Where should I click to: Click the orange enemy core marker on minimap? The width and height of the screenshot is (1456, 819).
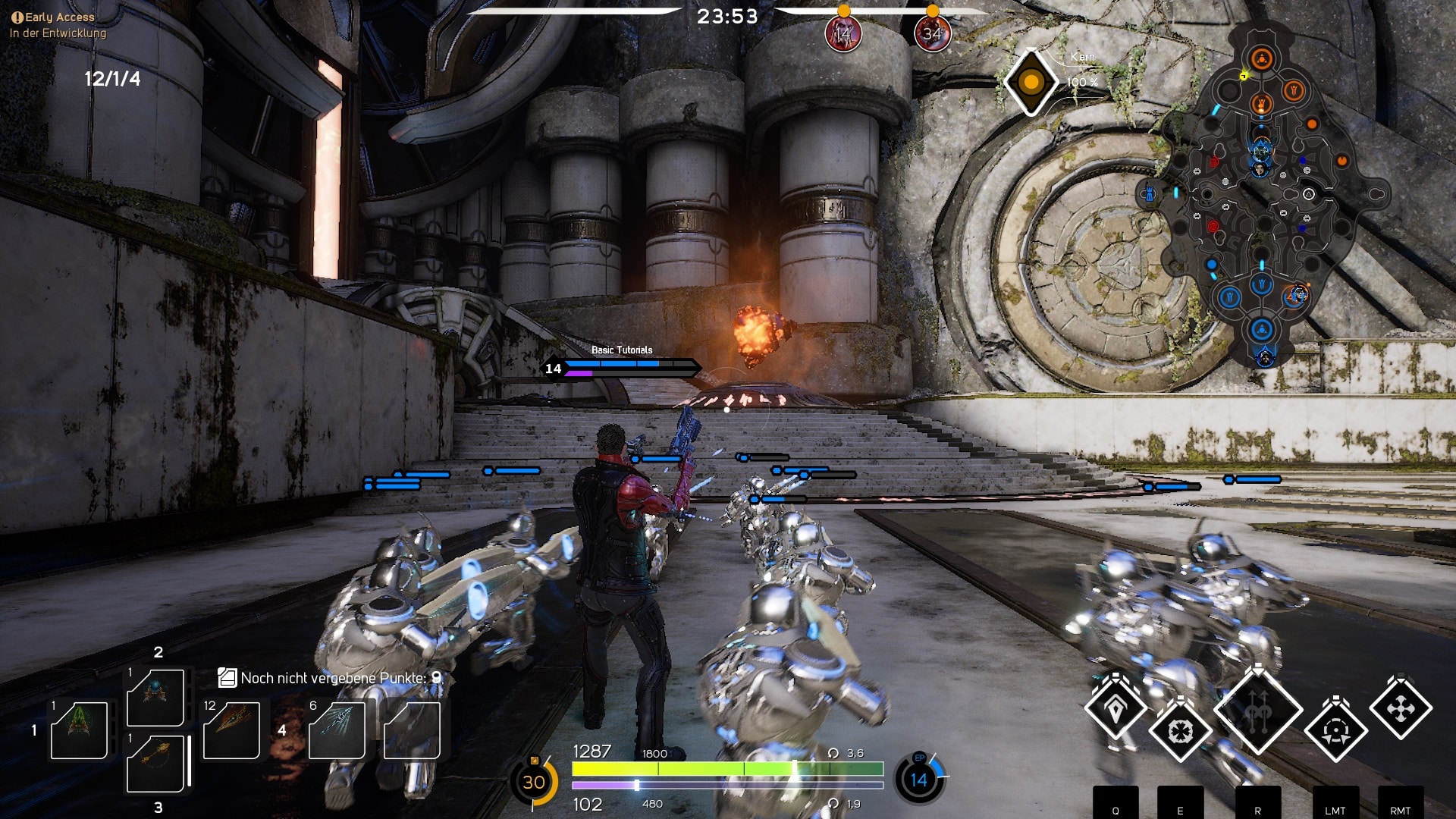(x=1262, y=58)
